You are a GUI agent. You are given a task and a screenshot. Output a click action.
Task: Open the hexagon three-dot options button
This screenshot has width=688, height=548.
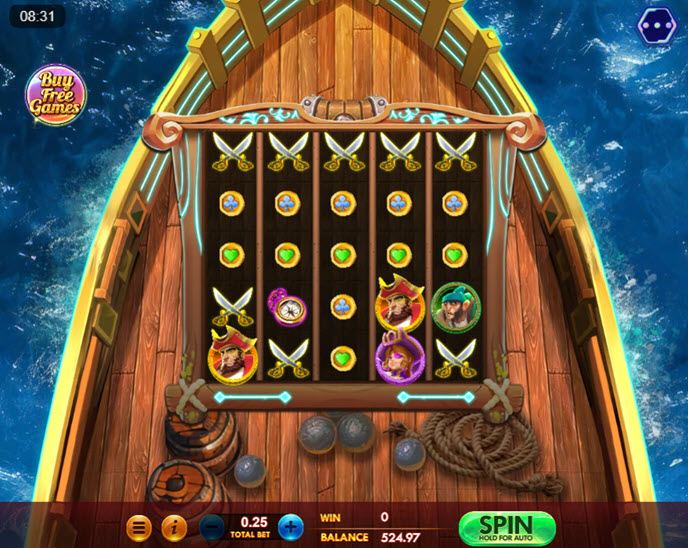coord(657,26)
